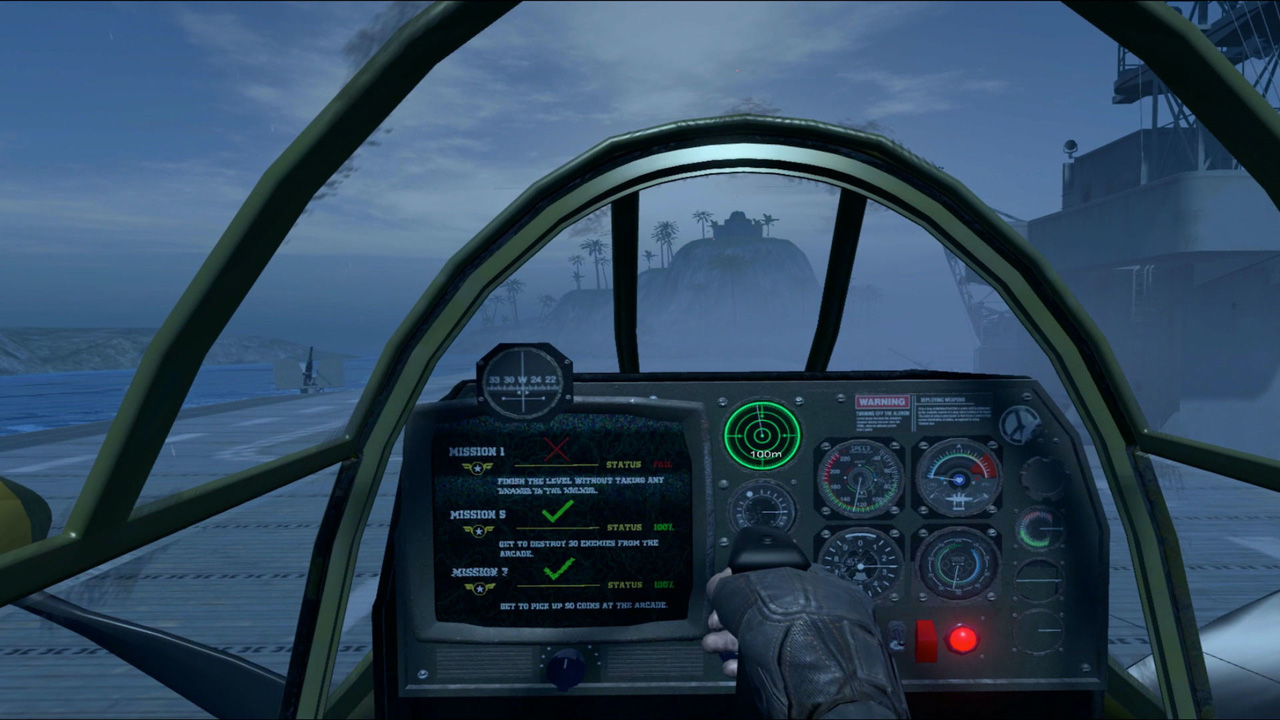1280x720 pixels.
Task: Toggle the red Mission 1 failure cross
Action: pos(557,448)
